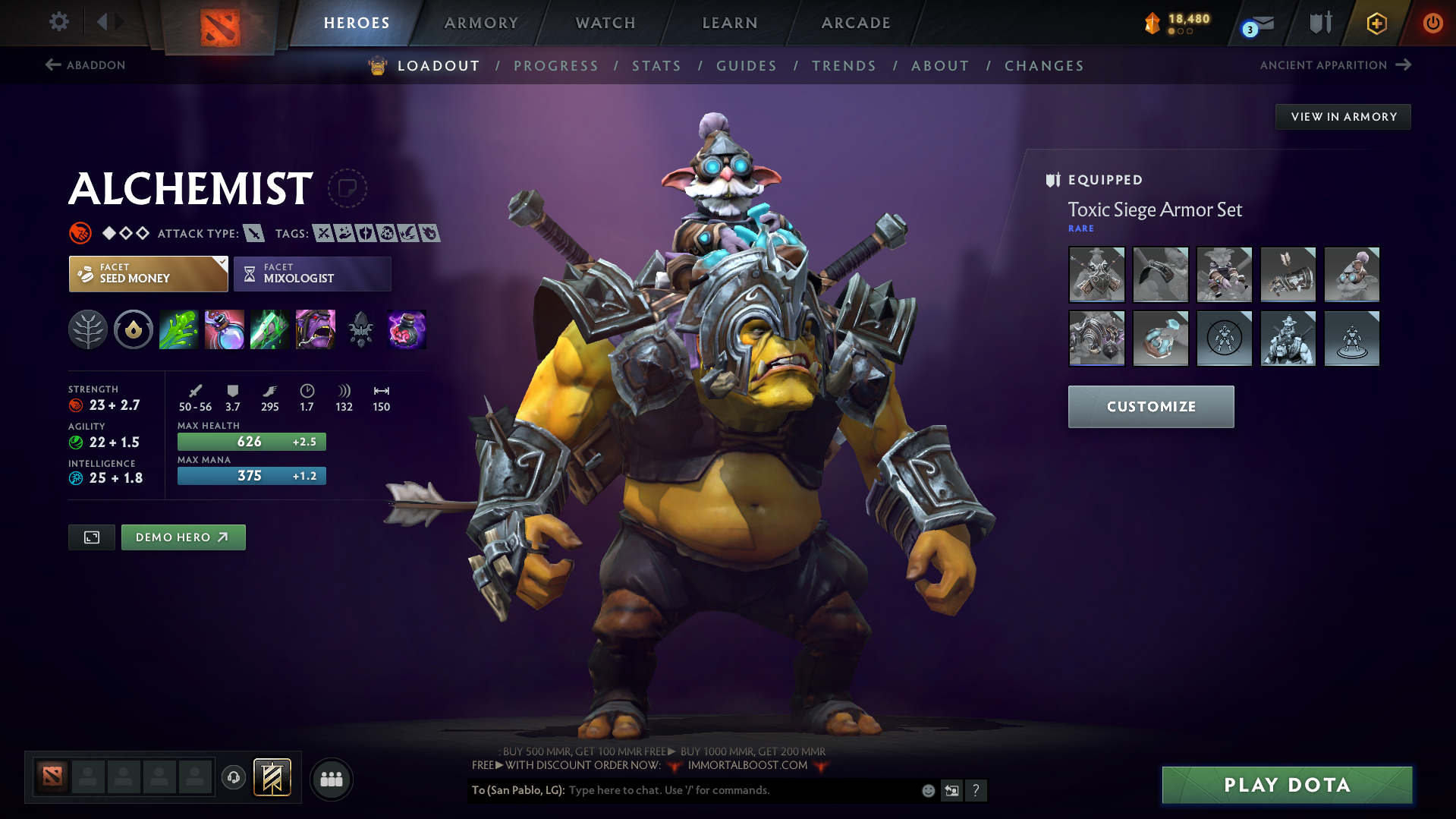Click the Chemical Rage ability icon
The image size is (1456, 819).
[315, 329]
